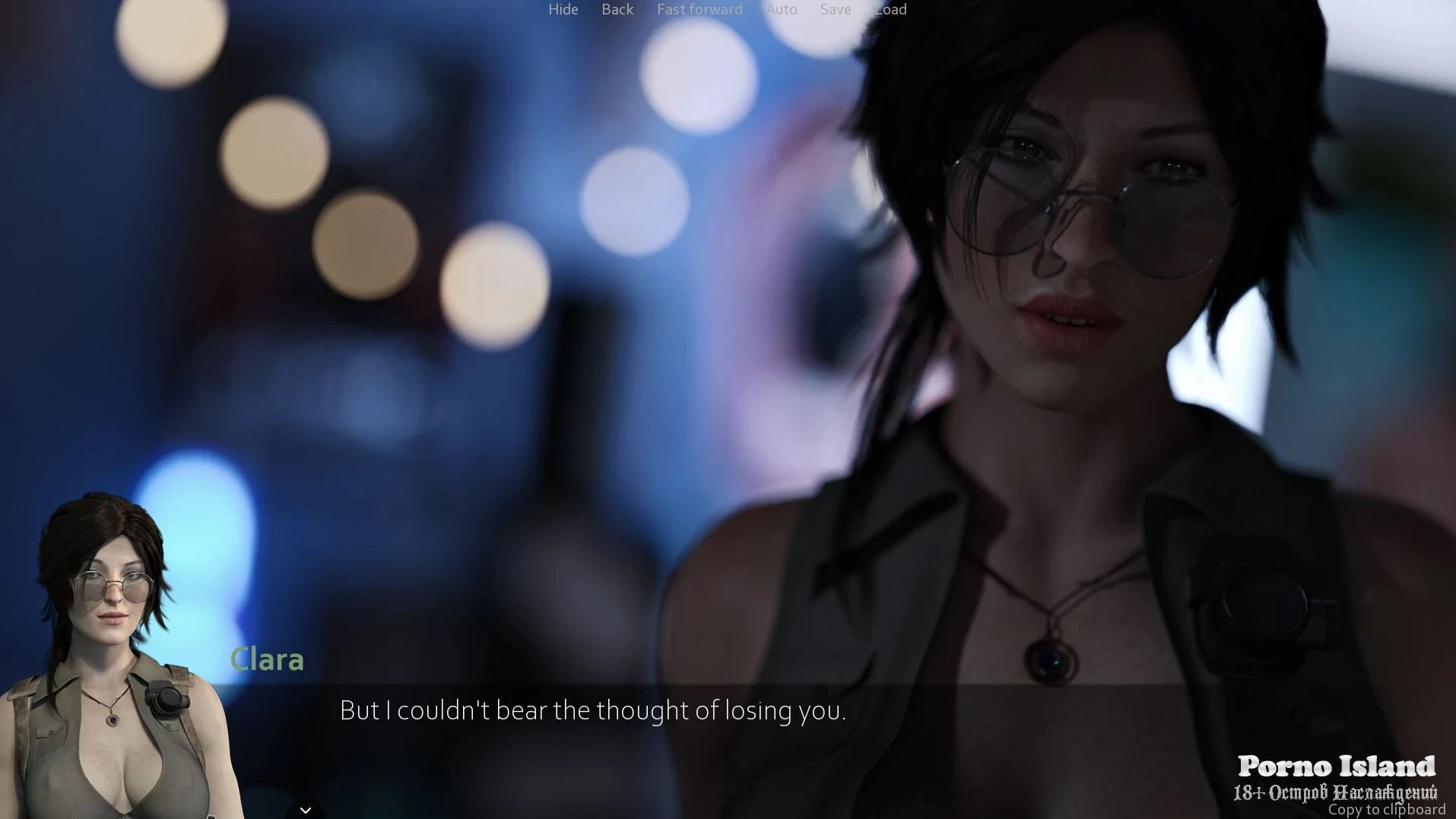The width and height of the screenshot is (1456, 819).
Task: Toggle Auto dialogue advance
Action: (x=782, y=10)
